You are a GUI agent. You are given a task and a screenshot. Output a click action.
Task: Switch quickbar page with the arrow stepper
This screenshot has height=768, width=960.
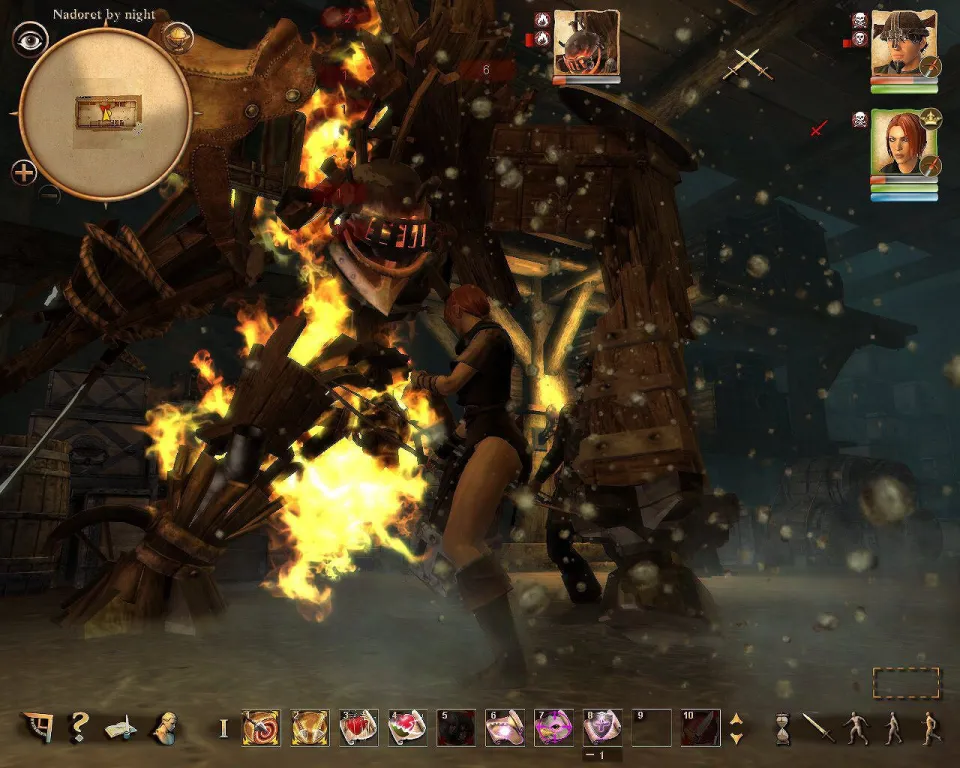pos(737,727)
